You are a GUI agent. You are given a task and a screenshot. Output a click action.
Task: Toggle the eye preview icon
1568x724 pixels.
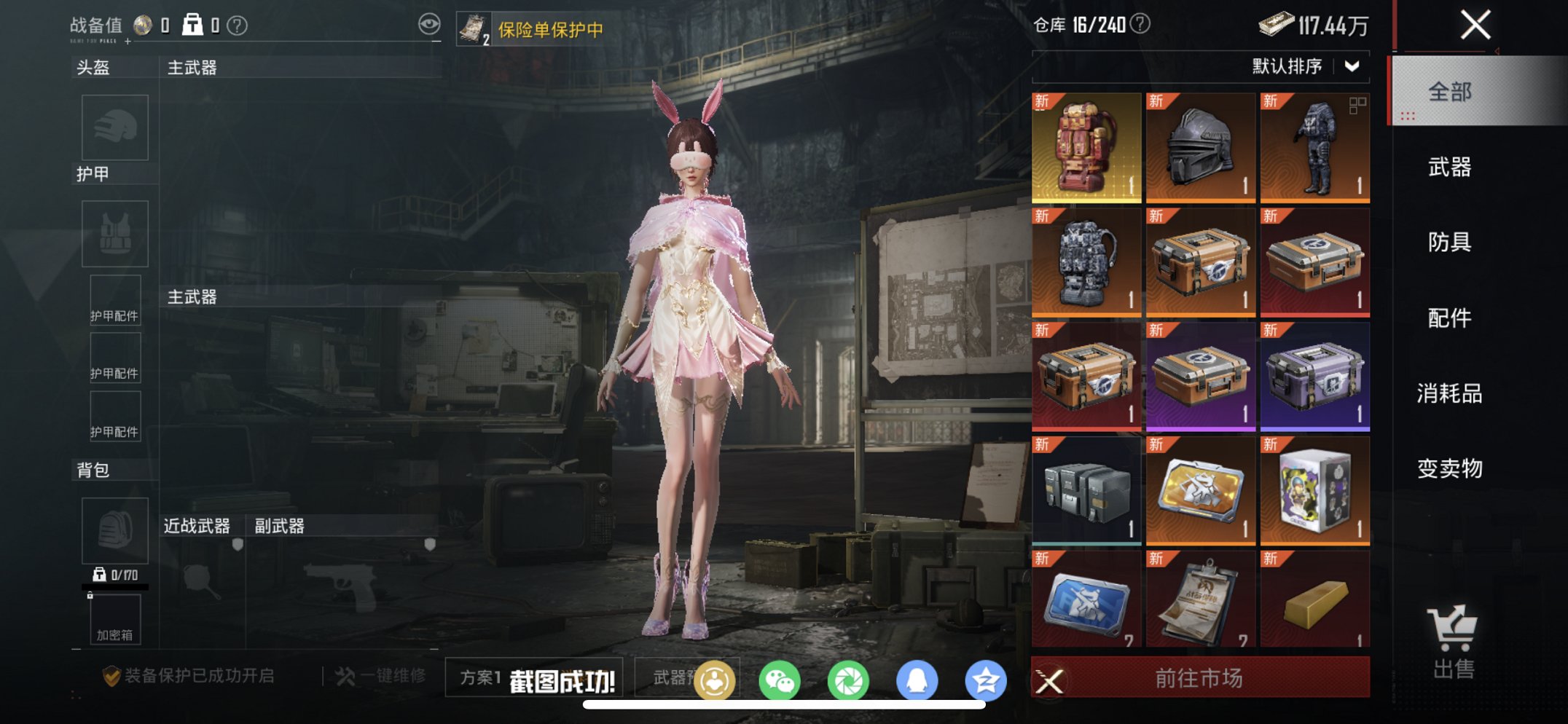click(428, 23)
